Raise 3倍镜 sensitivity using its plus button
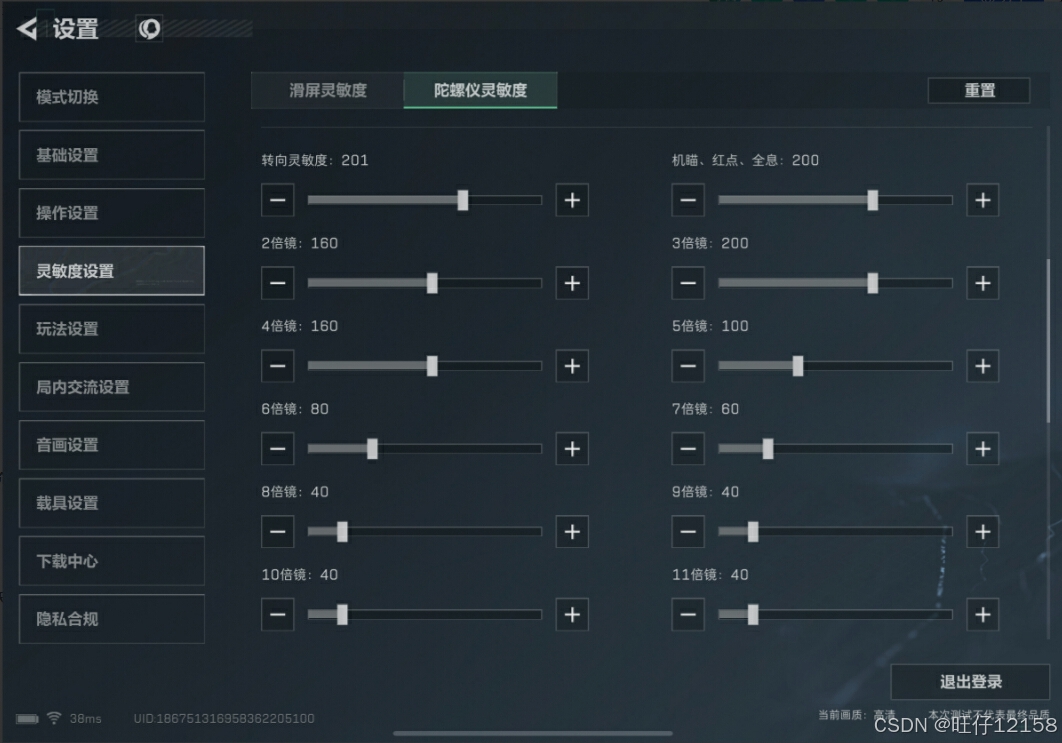1062x743 pixels. click(982, 283)
